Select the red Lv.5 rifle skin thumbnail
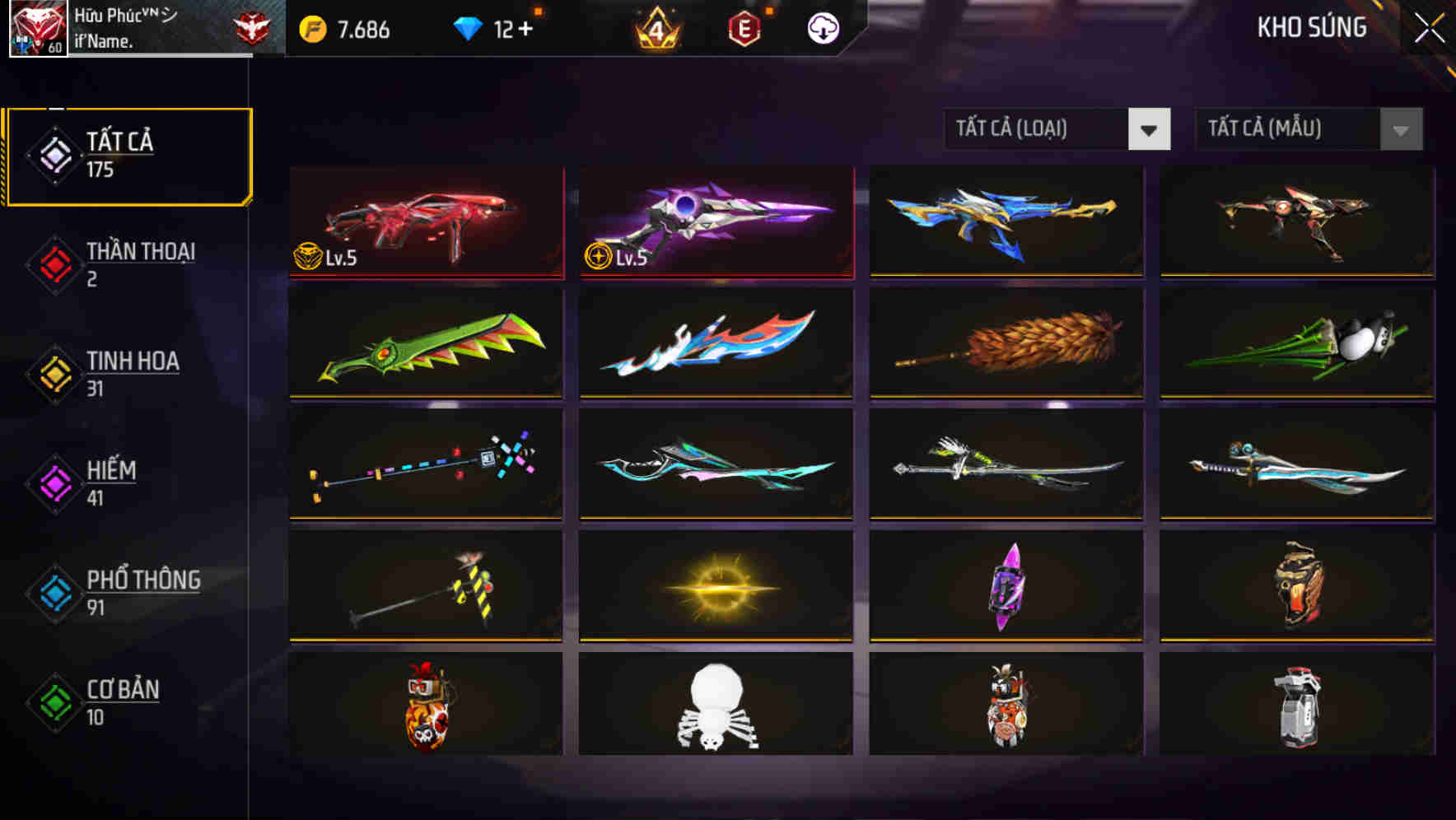The width and height of the screenshot is (1456, 820). pos(425,222)
